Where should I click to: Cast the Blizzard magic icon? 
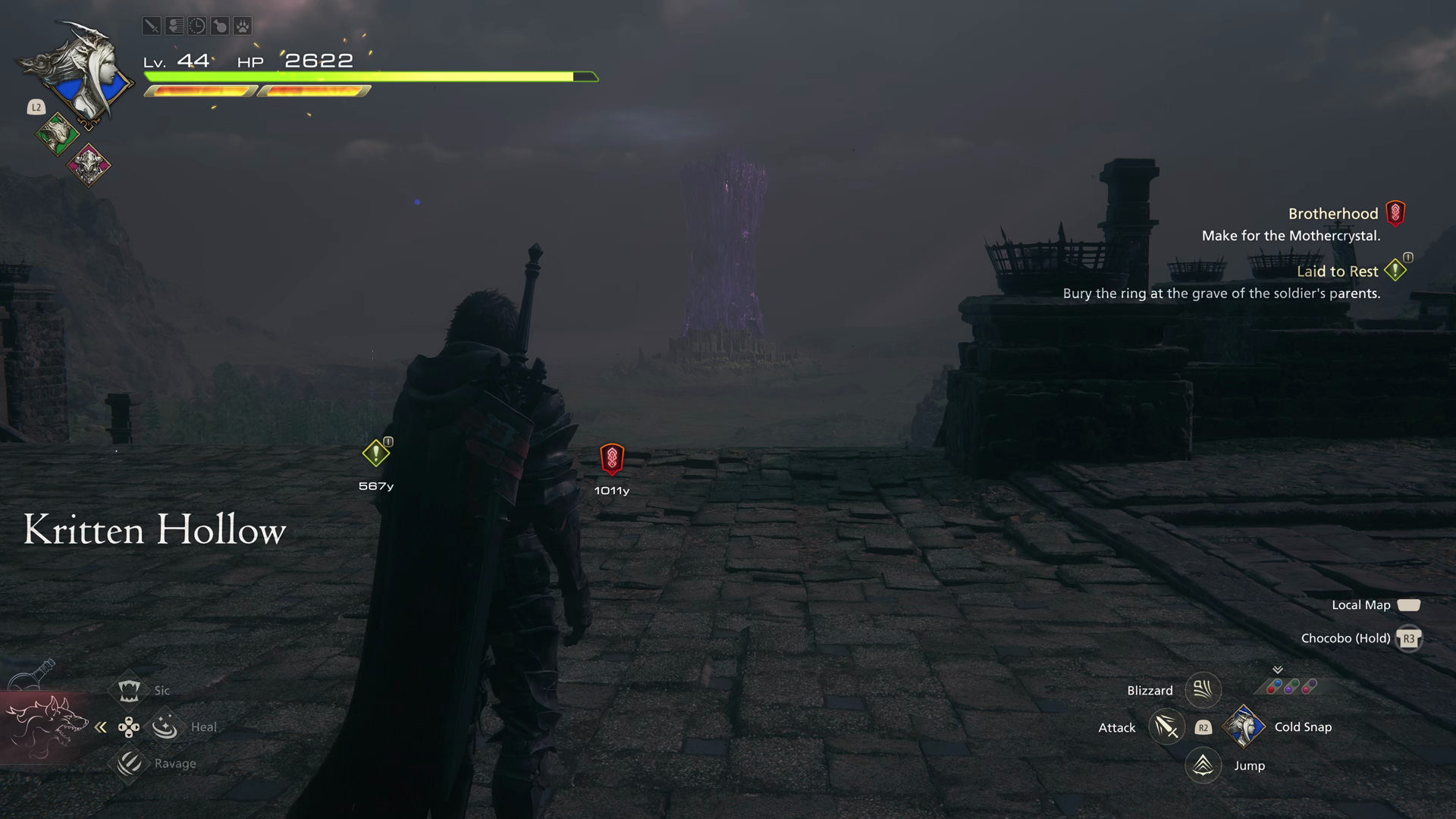click(1203, 690)
